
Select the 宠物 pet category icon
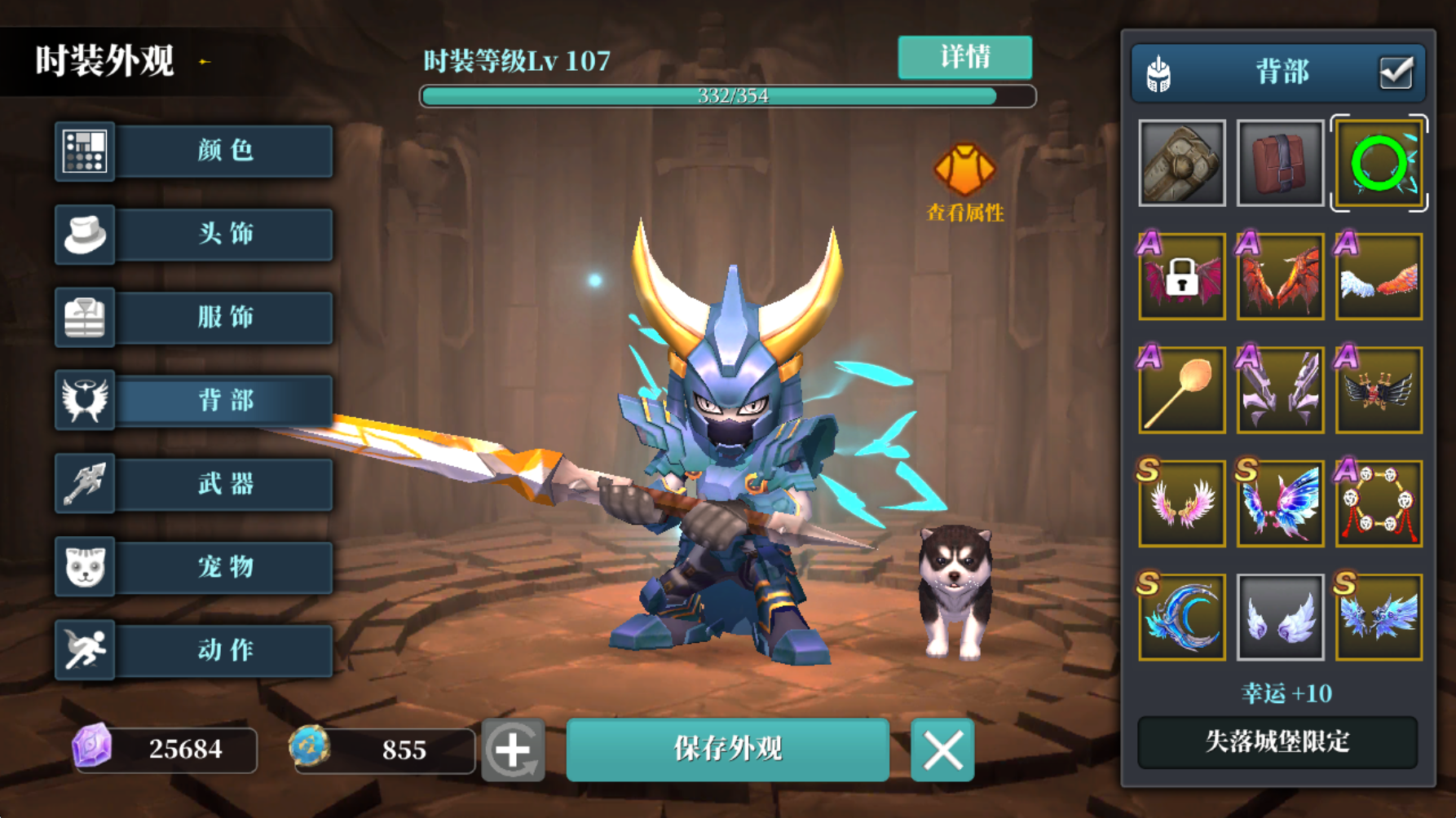(x=85, y=567)
